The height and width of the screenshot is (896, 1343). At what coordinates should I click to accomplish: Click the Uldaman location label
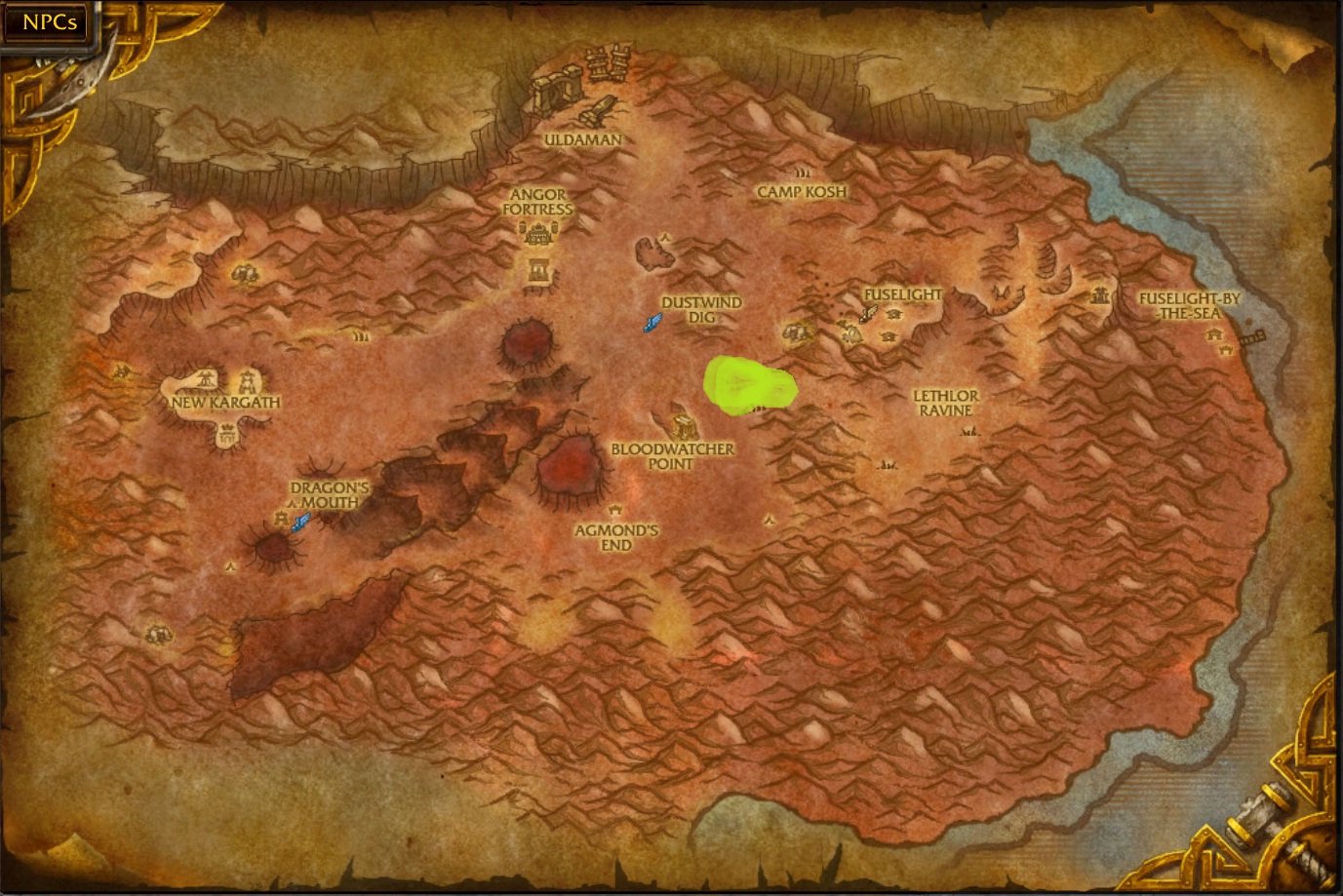[x=582, y=139]
